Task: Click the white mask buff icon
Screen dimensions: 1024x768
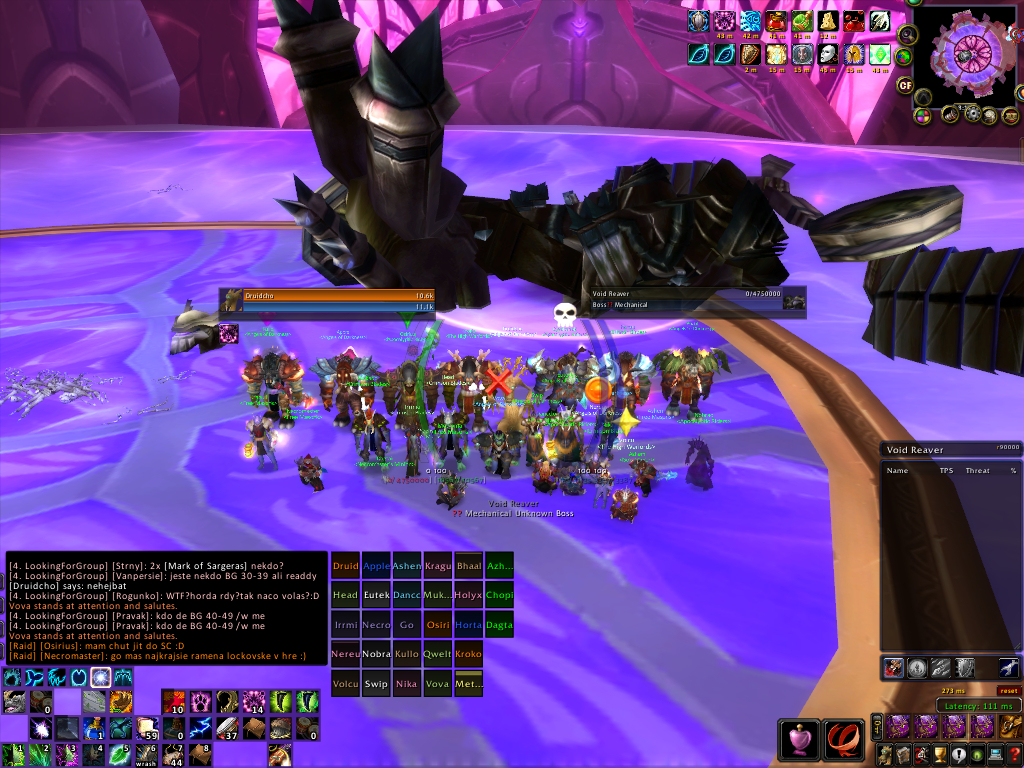Action: [x=827, y=53]
